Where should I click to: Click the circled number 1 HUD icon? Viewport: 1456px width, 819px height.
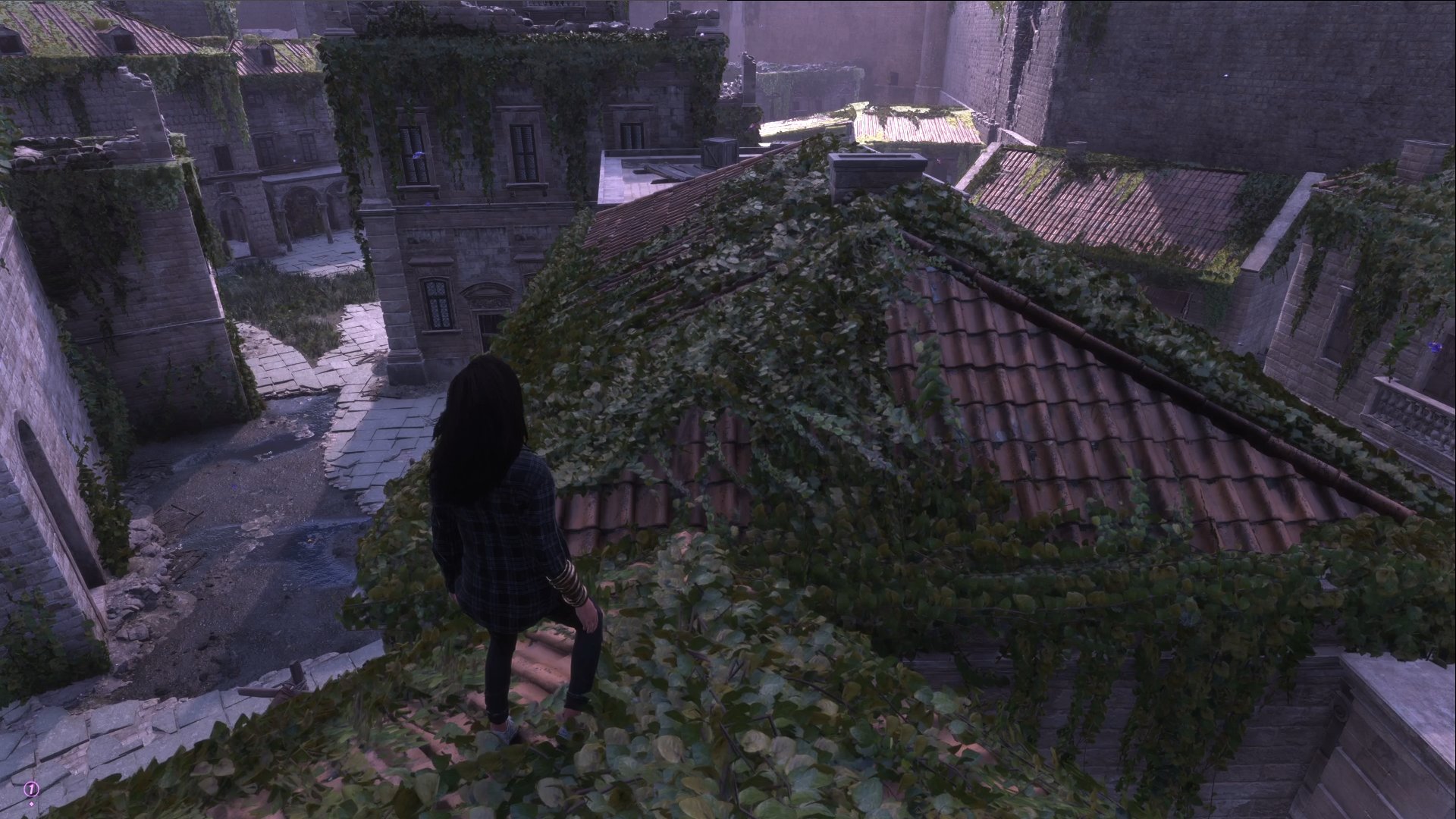(30, 788)
